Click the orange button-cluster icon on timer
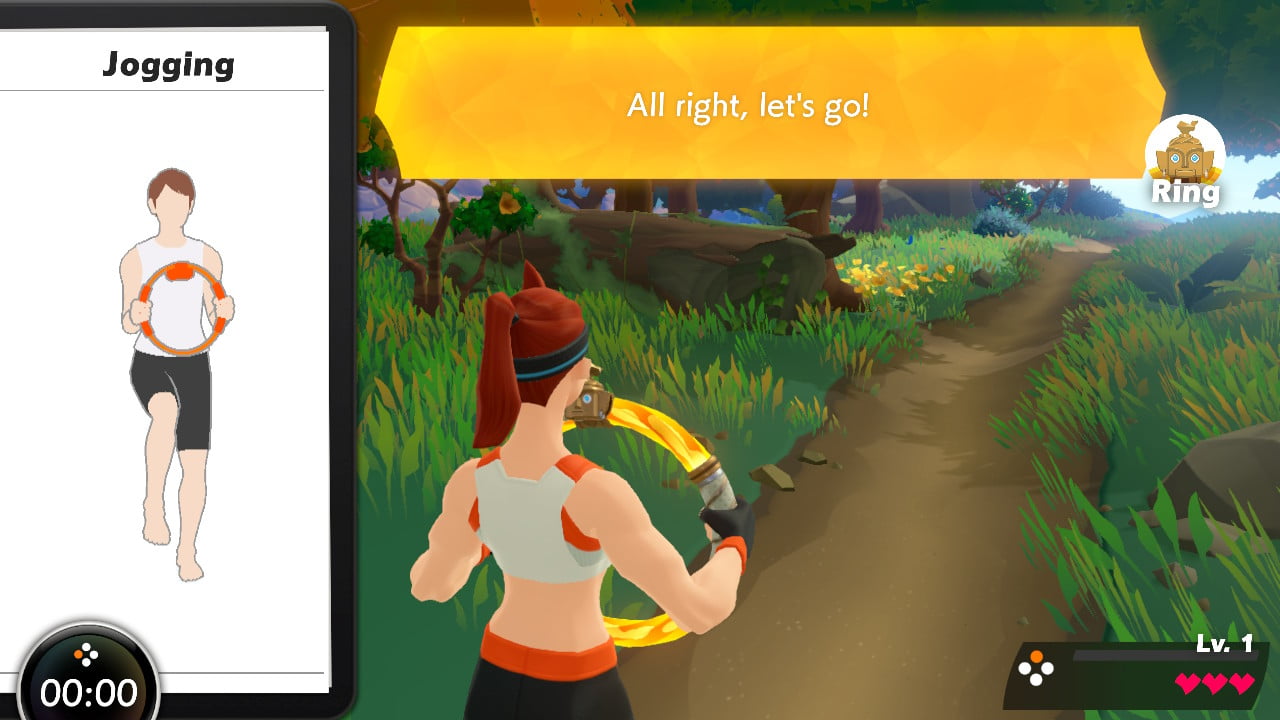This screenshot has height=720, width=1280. pos(88,655)
